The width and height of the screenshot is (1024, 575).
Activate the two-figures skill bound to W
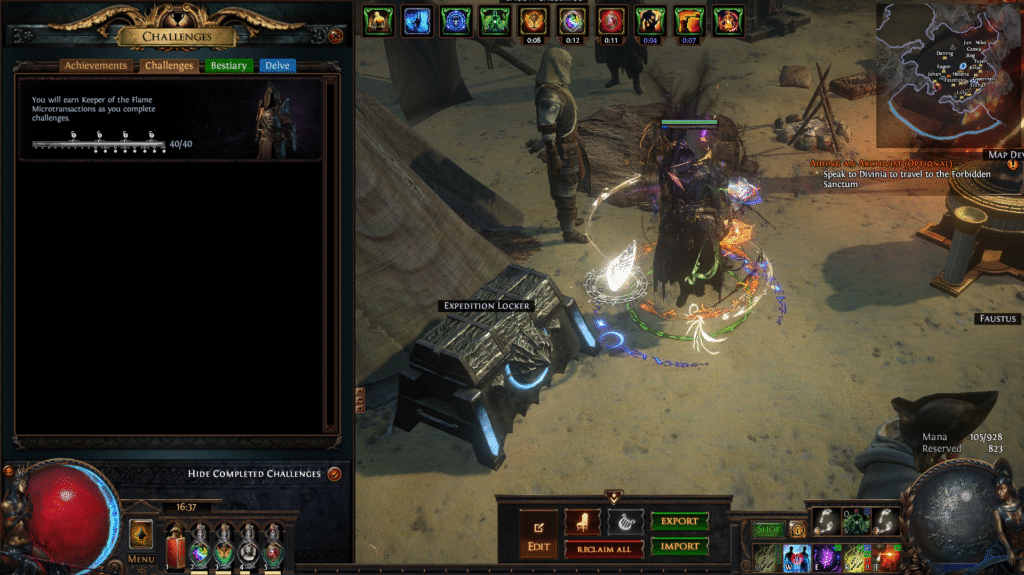coord(797,558)
